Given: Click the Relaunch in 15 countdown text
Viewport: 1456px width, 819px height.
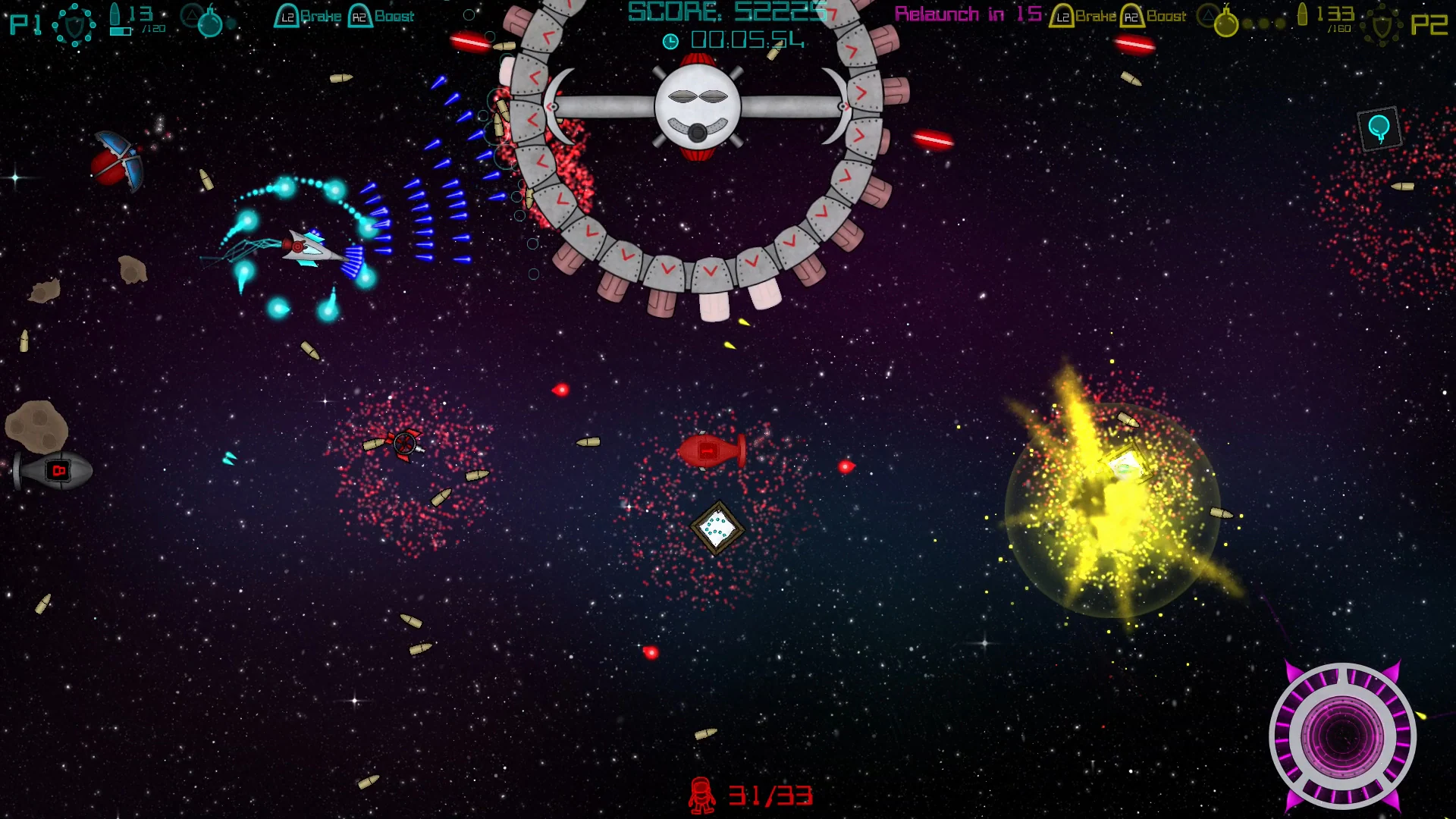Looking at the screenshot, I should (967, 14).
